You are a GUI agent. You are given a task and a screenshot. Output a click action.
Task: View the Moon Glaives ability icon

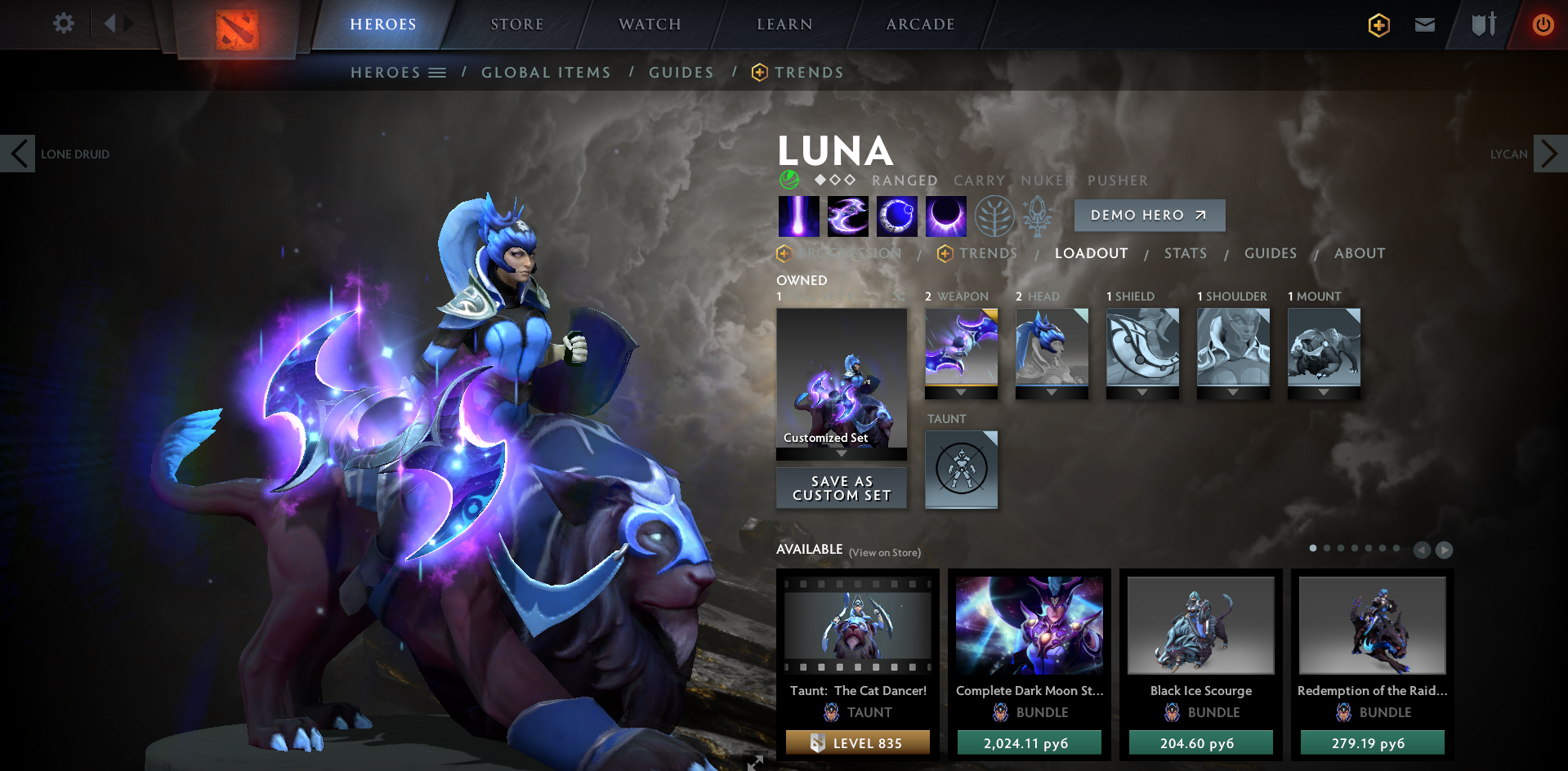(x=847, y=215)
